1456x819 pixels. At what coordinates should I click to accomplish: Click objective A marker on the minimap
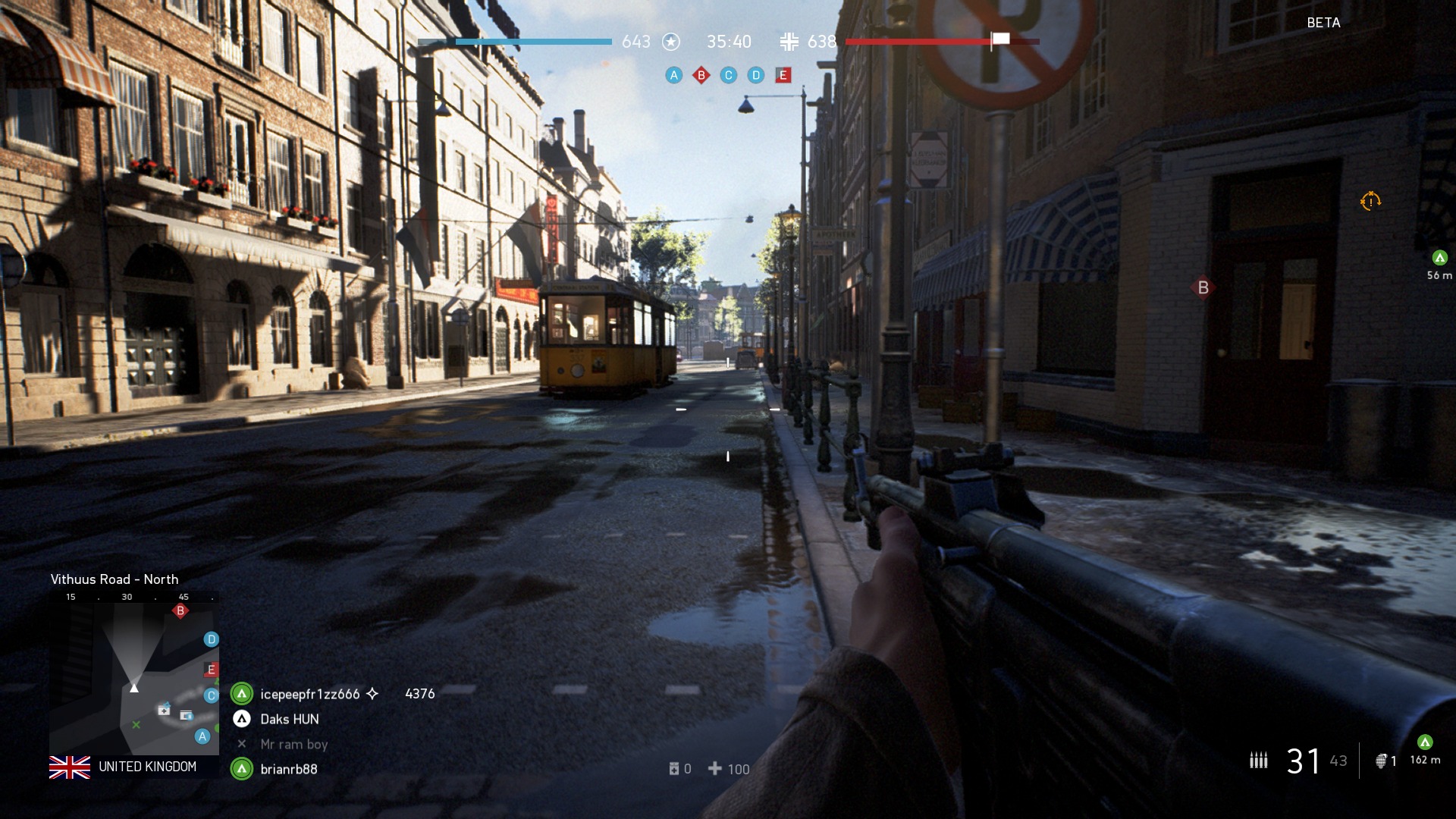coord(202,736)
